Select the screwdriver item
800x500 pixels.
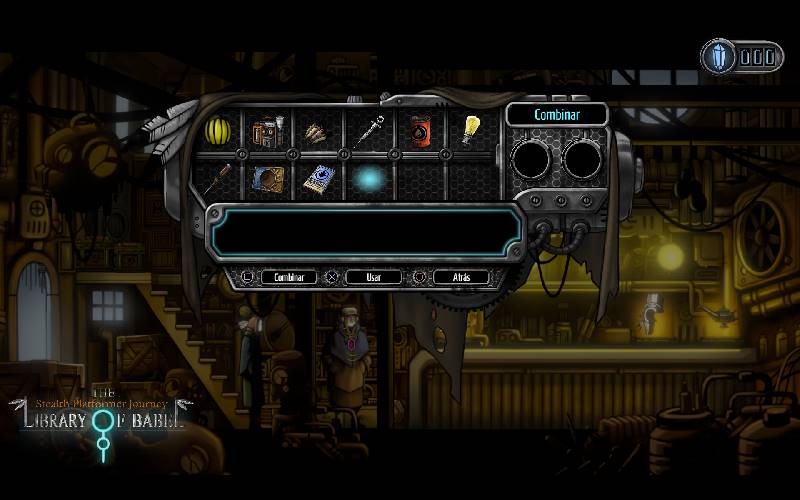click(219, 179)
